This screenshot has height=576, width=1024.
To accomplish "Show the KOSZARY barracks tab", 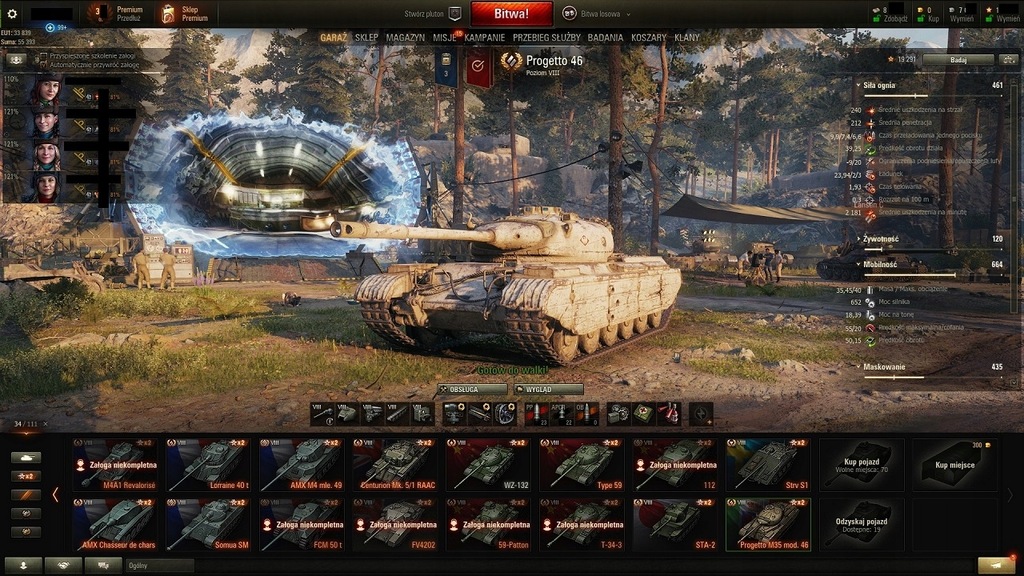I will point(648,38).
